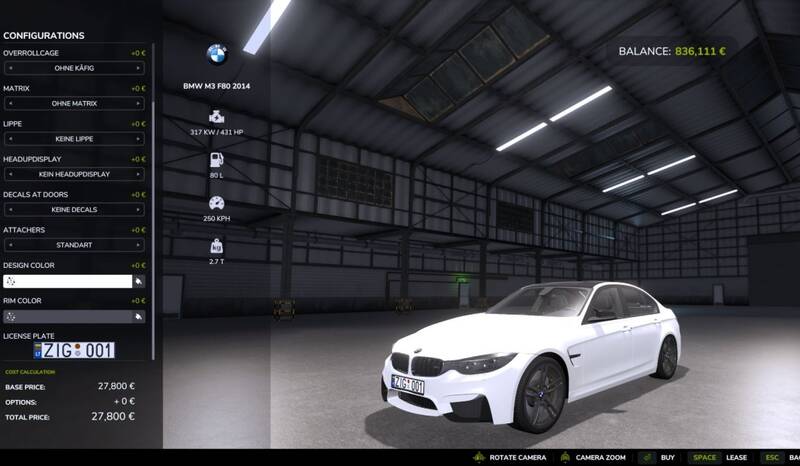The width and height of the screenshot is (800, 466).
Task: Select next Overrollcage option arrow
Action: coord(138,68)
